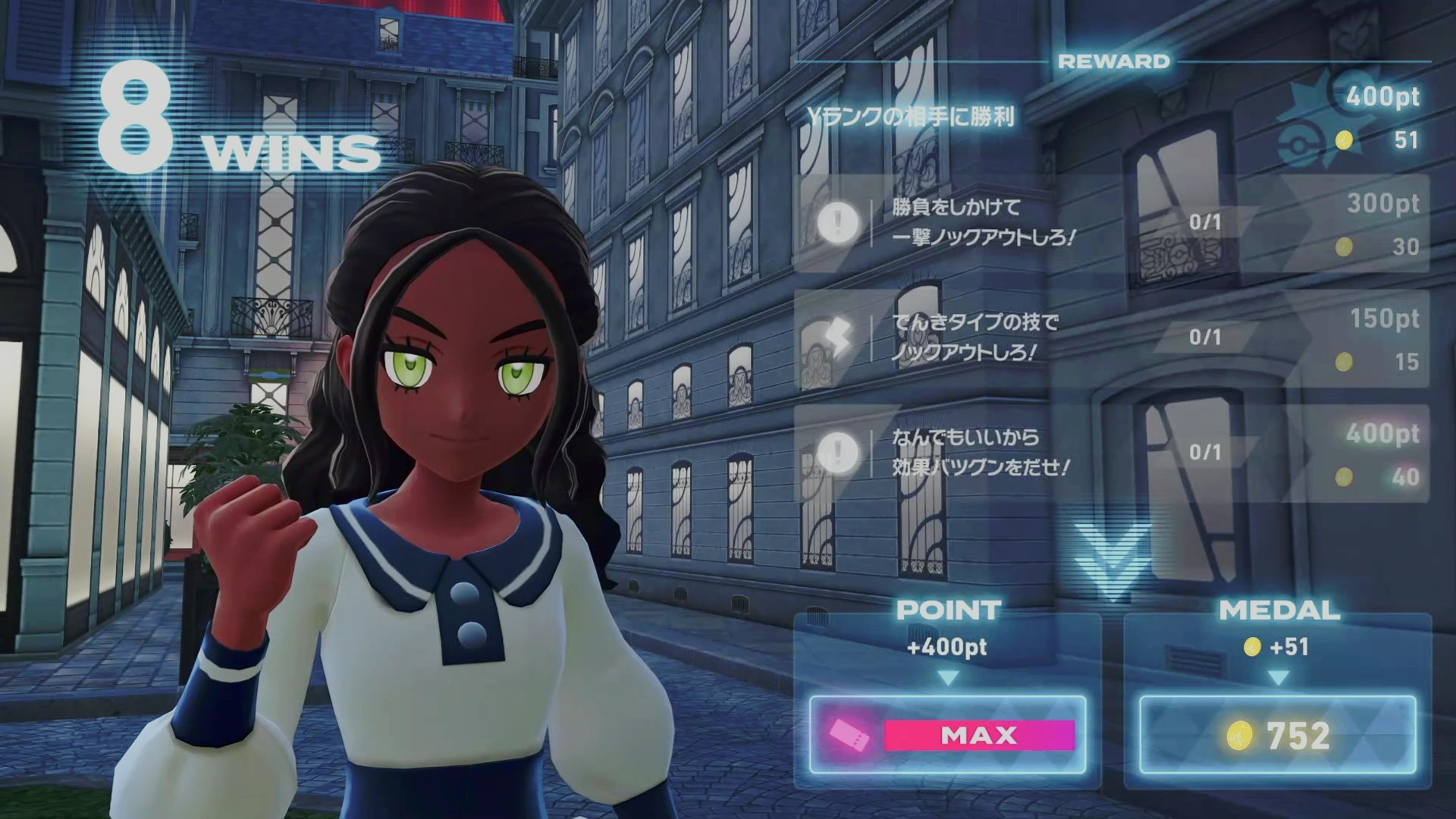Select the Electric-type move knockout challenge row
The width and height of the screenshot is (1456, 819).
1111,338
